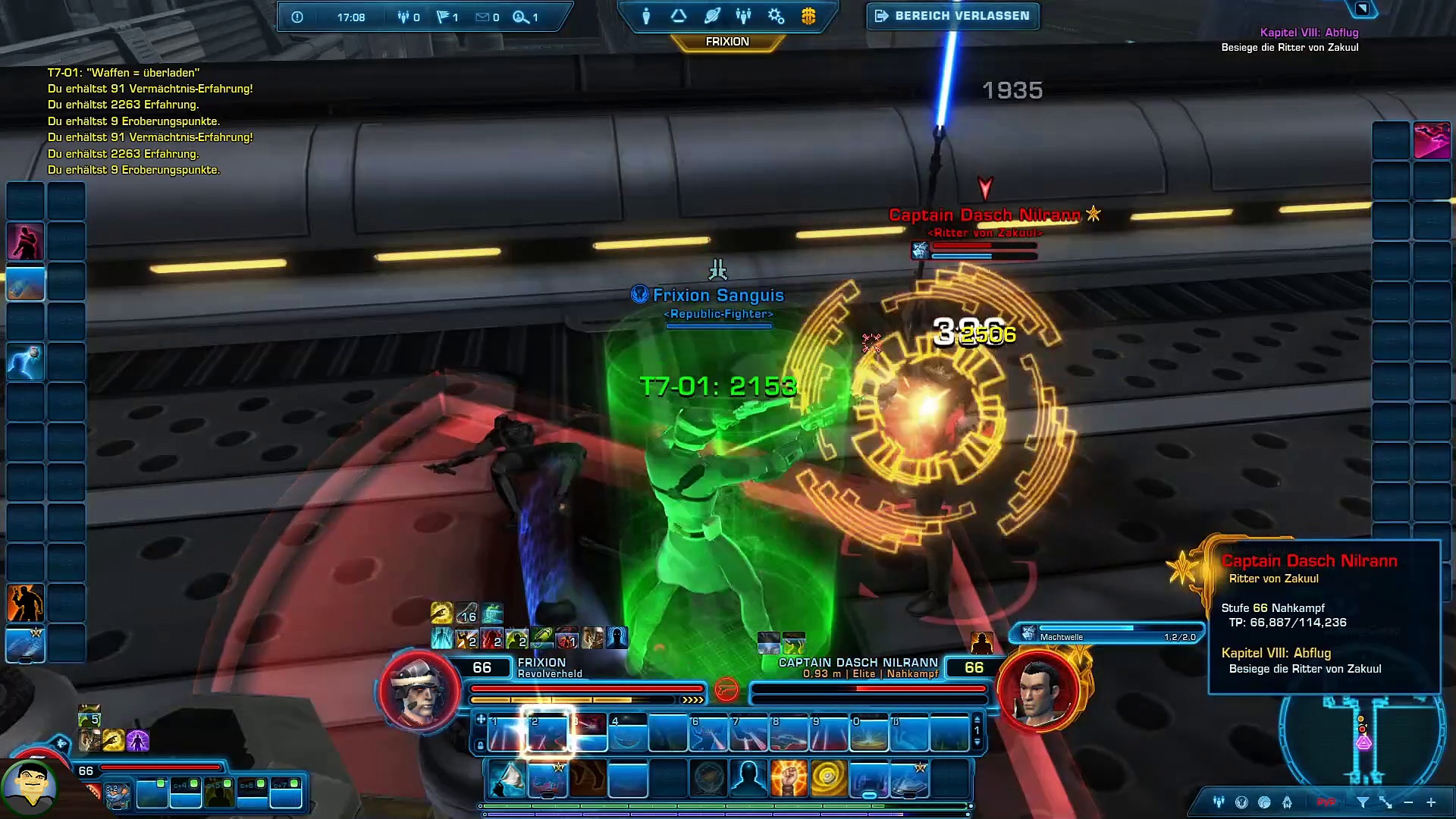Zoom in the minimap with plus
1456x819 pixels.
pos(1431,802)
